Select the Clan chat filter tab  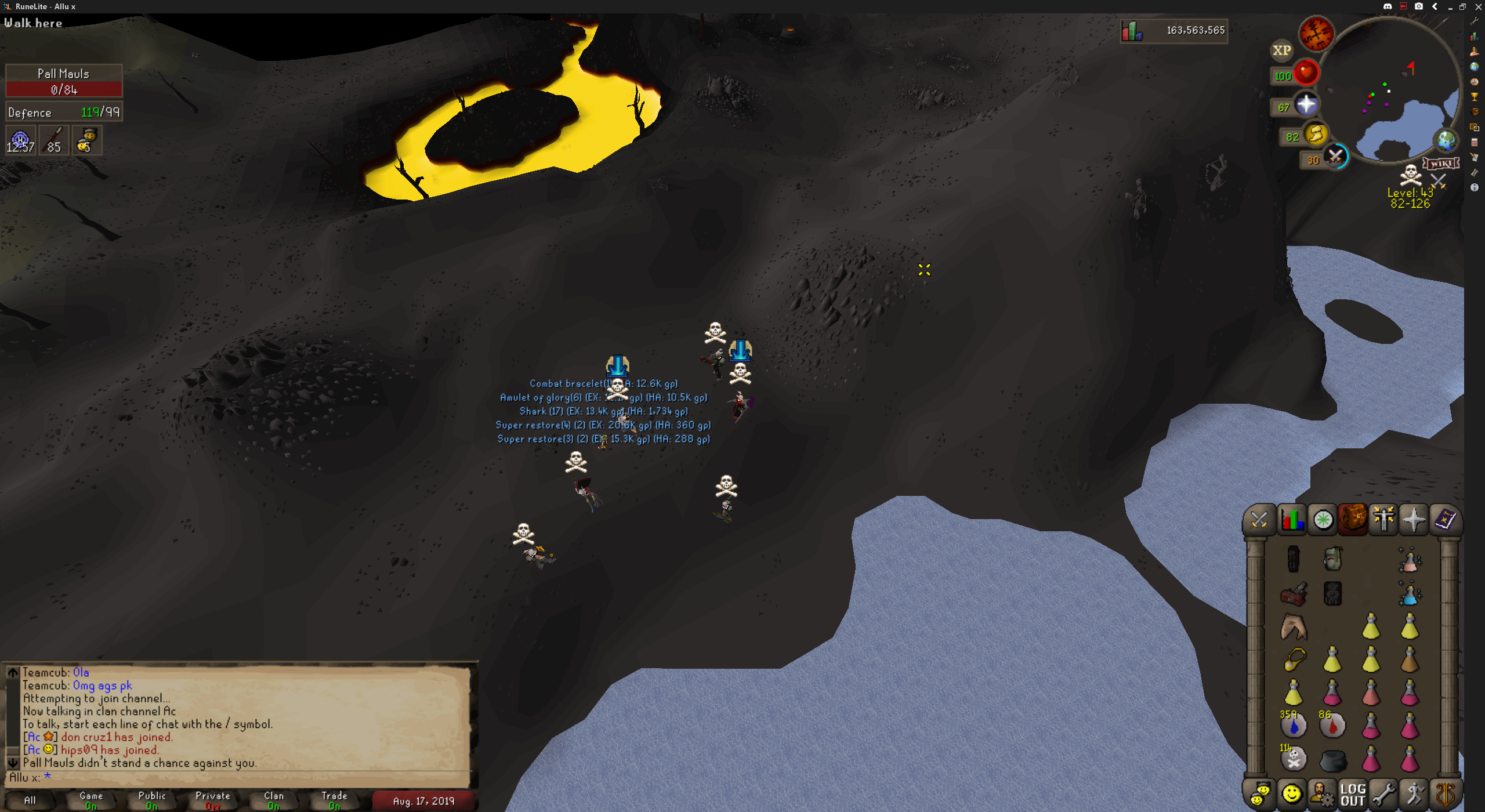coord(274,800)
